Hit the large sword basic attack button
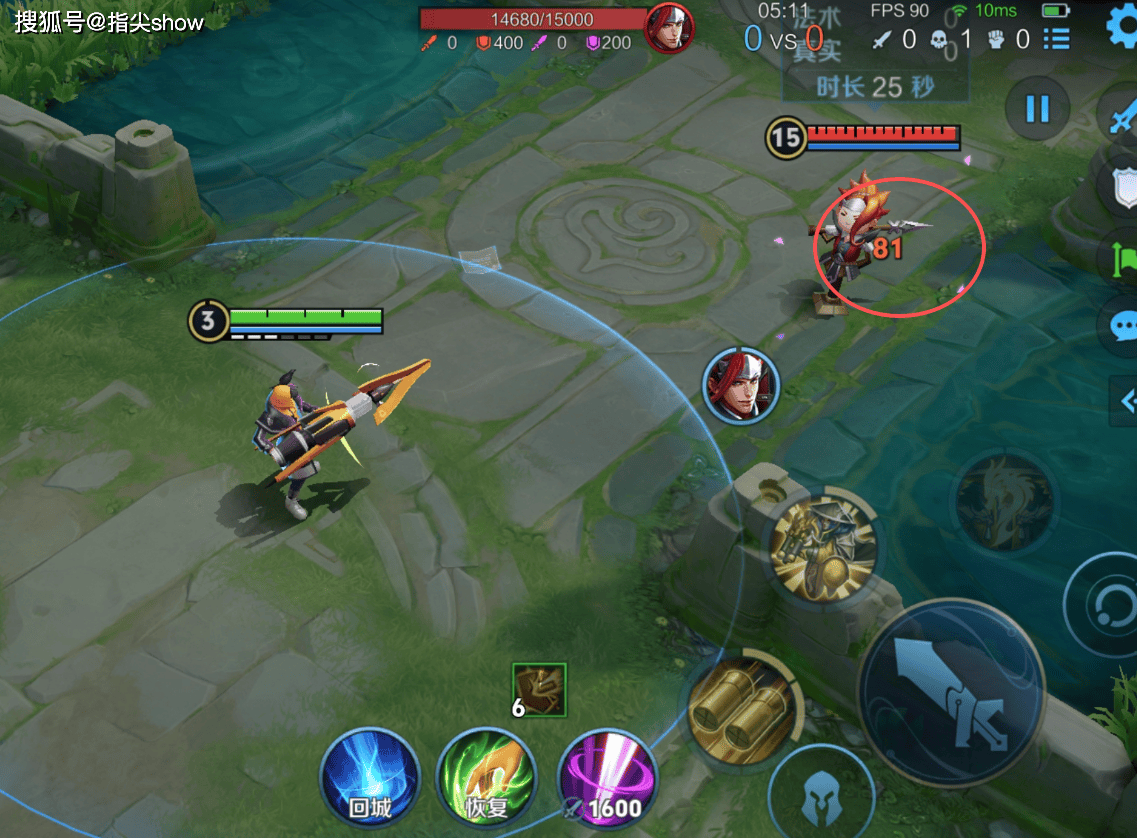The height and width of the screenshot is (838, 1137). 950,692
